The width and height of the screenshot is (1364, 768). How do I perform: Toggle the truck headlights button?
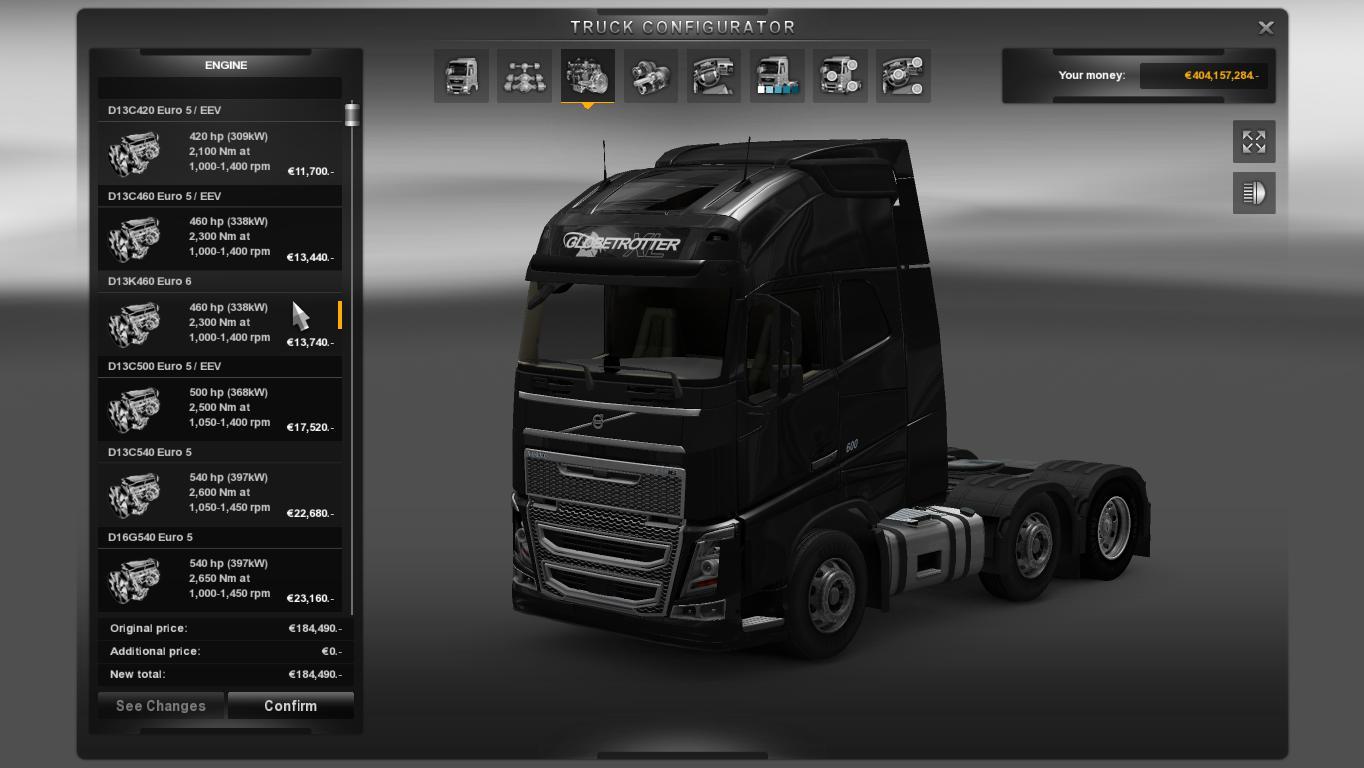1254,193
